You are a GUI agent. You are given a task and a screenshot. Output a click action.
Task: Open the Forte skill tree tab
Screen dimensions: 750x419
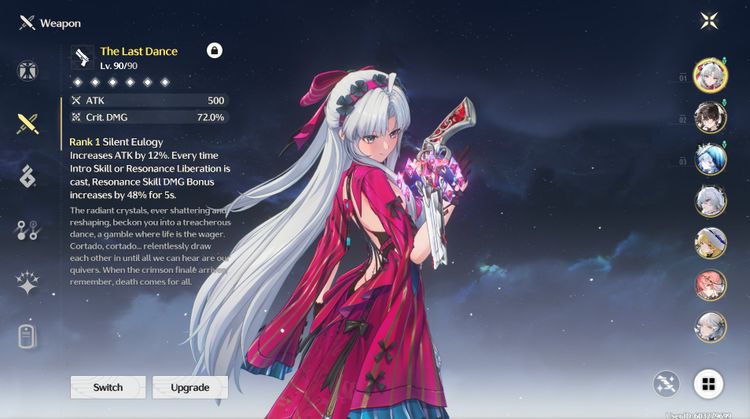(27, 231)
